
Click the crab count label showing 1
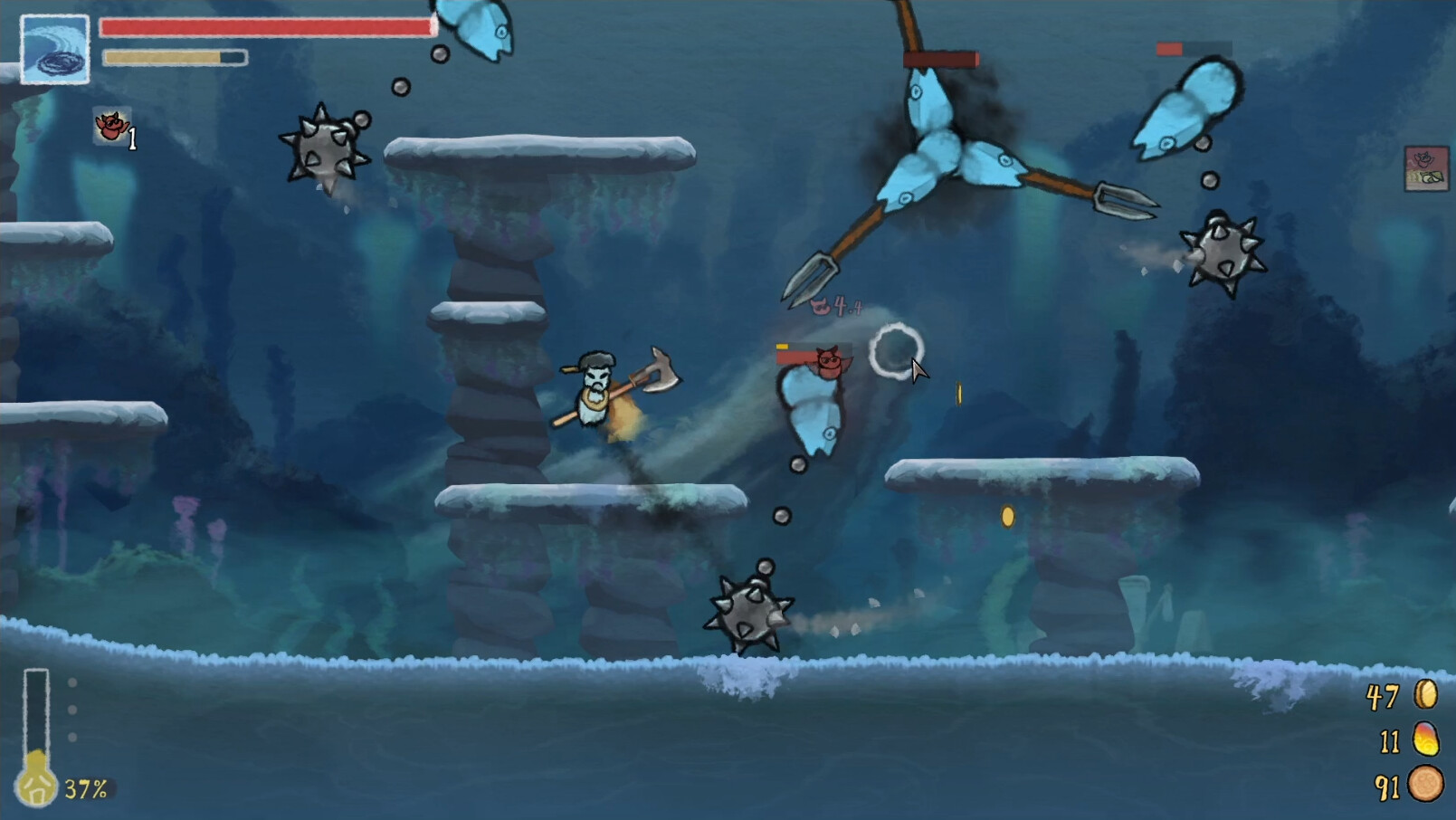point(132,138)
